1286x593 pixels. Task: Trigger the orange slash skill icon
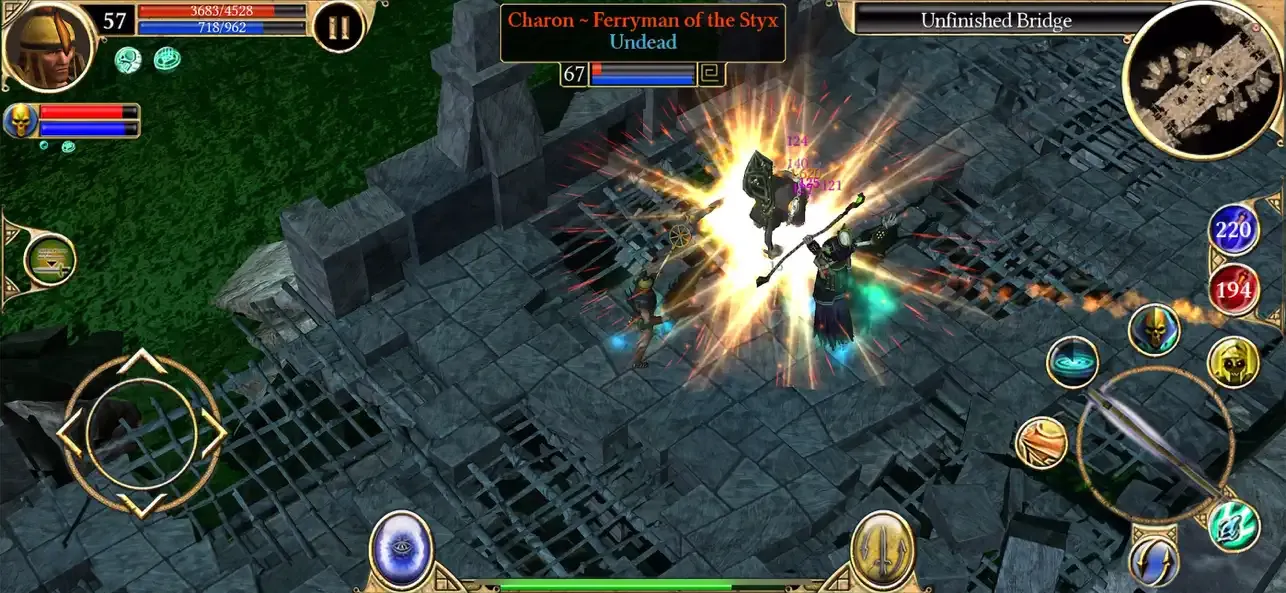point(1041,443)
